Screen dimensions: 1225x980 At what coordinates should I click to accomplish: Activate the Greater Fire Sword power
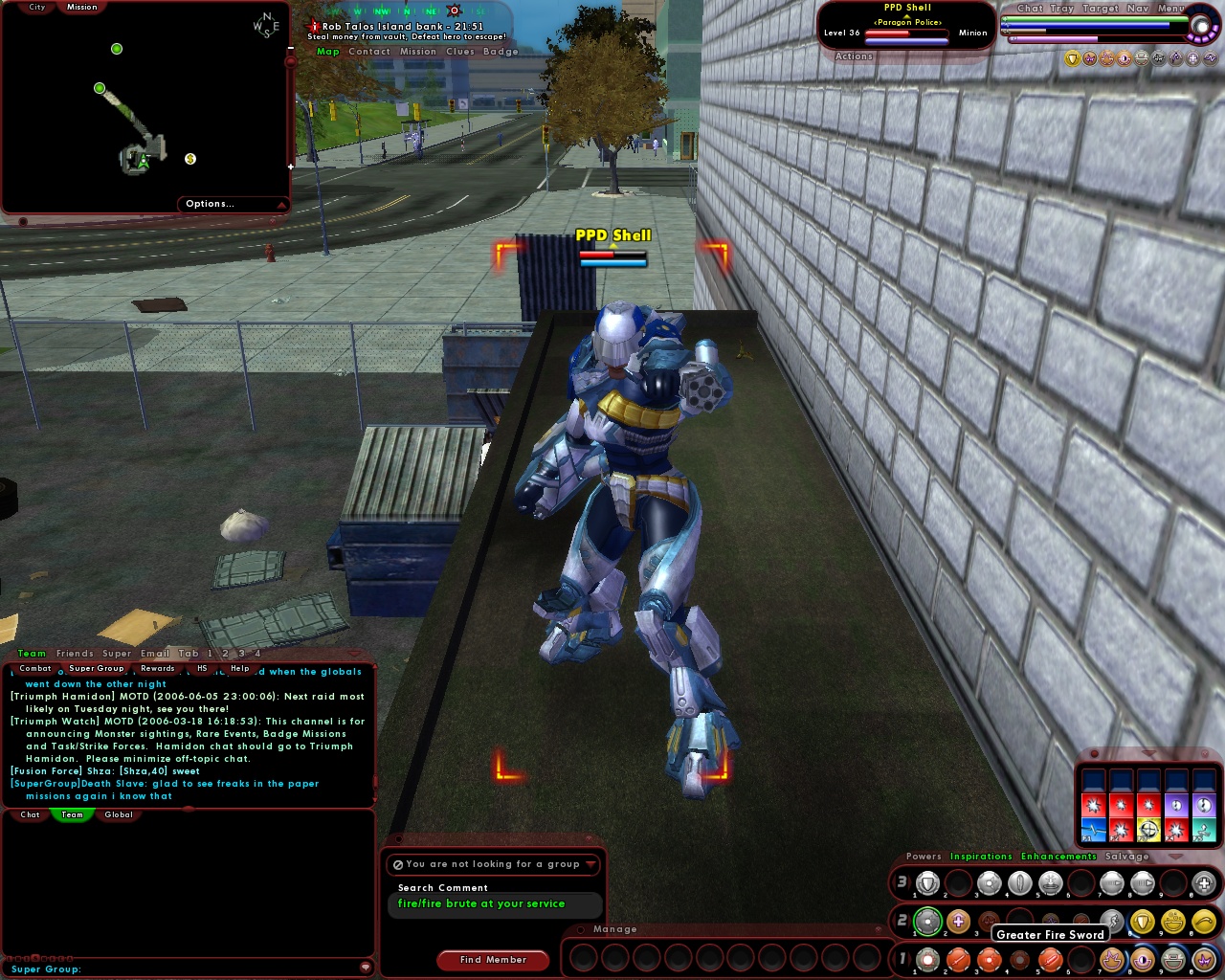pos(1050,959)
